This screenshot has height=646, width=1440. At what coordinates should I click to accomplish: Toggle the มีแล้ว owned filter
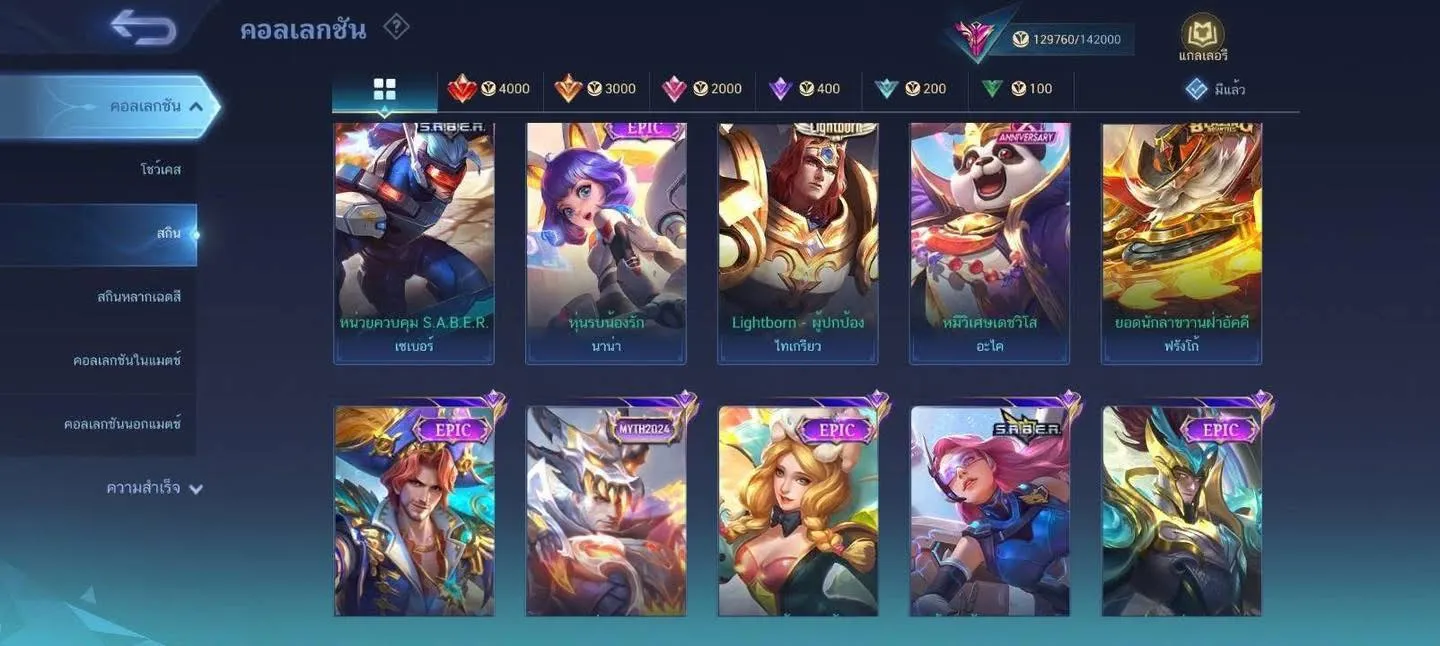click(x=1216, y=90)
